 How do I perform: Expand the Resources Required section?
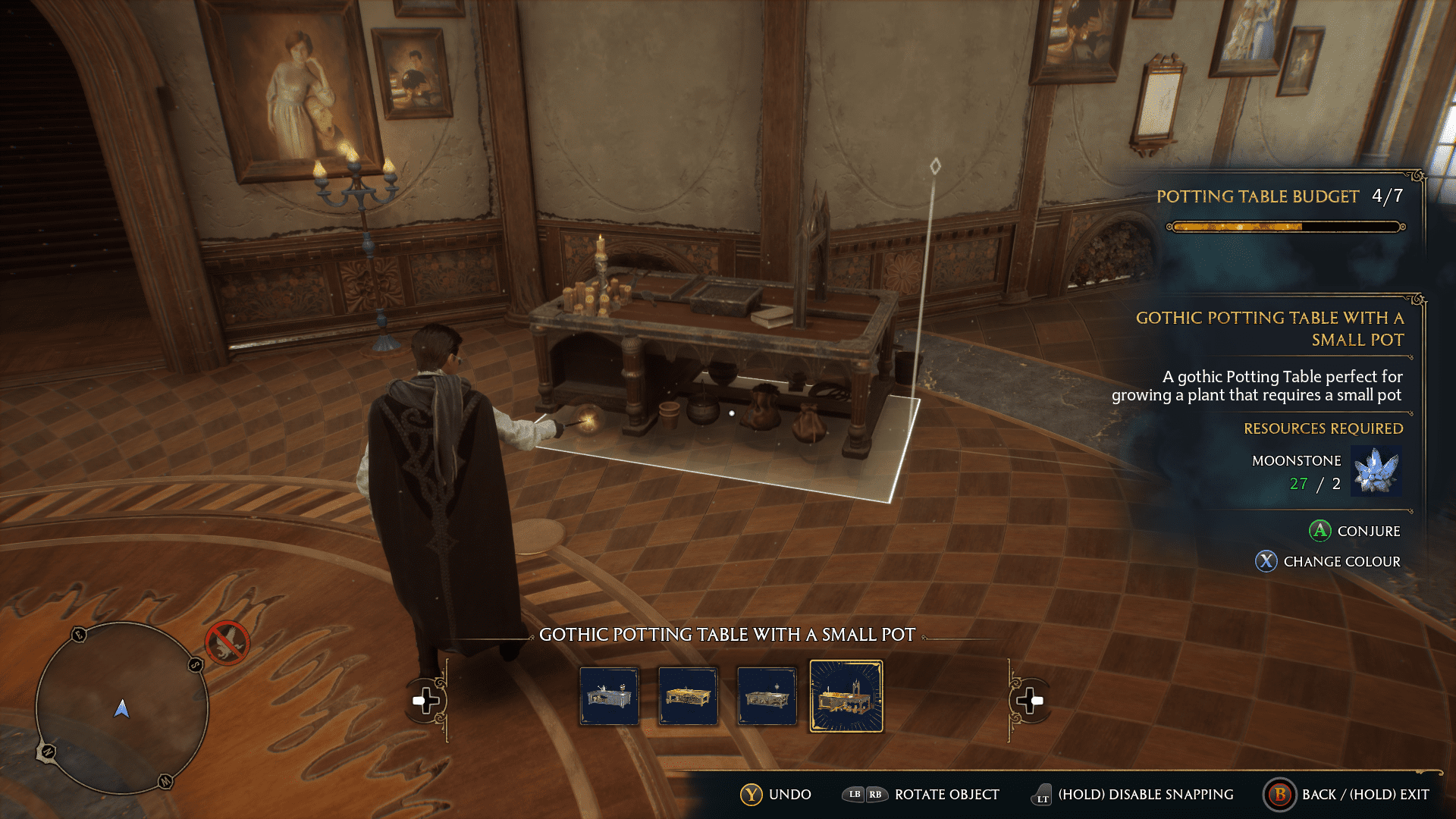point(1323,428)
